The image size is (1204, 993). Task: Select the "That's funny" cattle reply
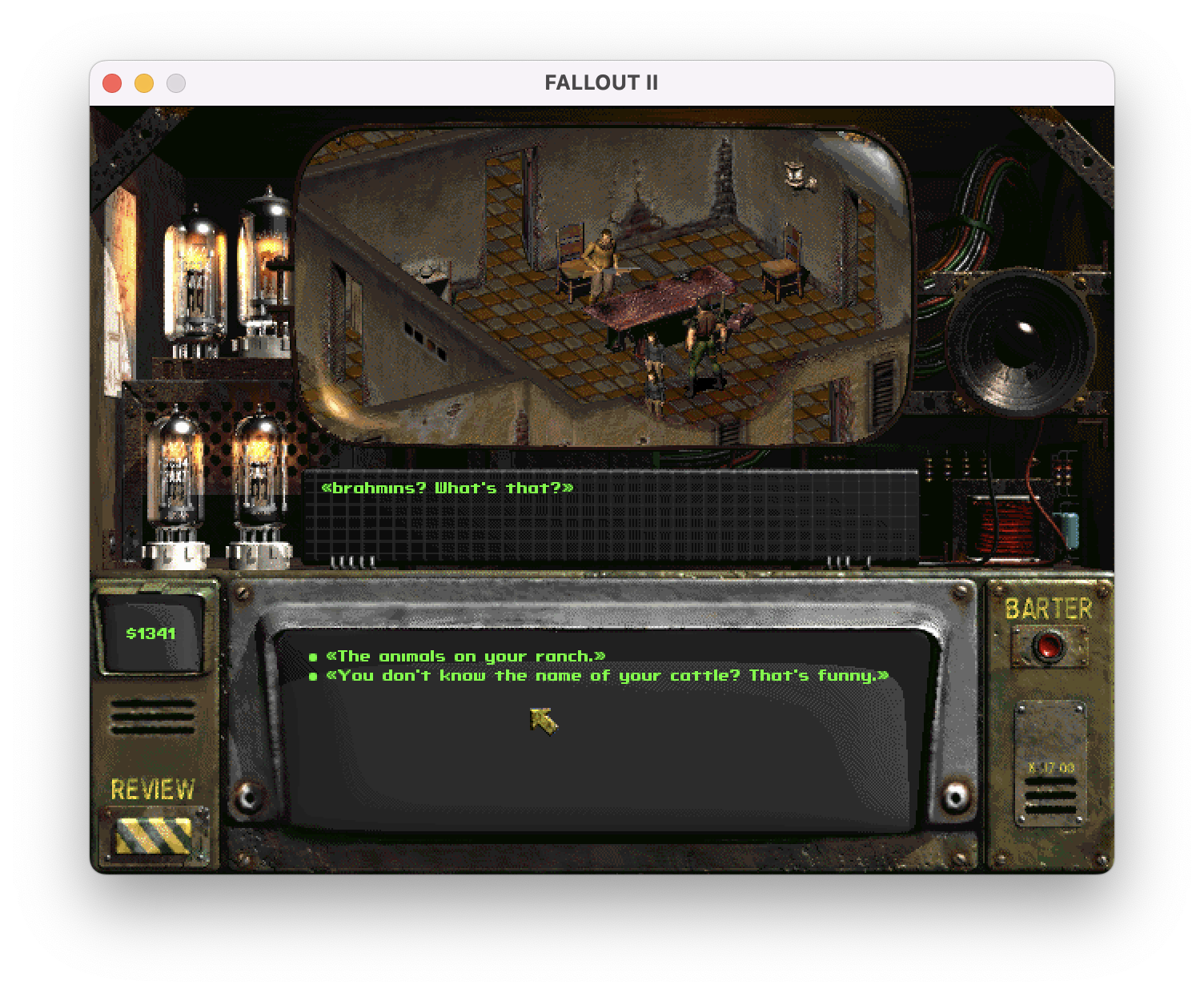pyautogui.click(x=607, y=676)
